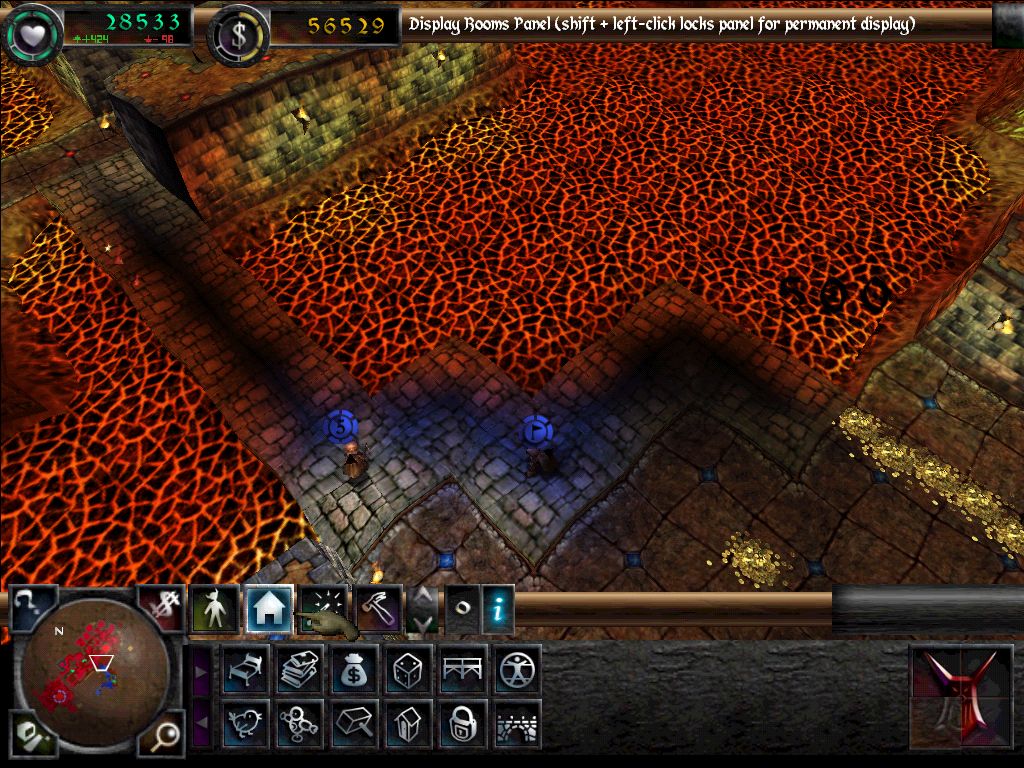Select the Treasury money bag icon
1024x768 pixels.
tap(354, 669)
